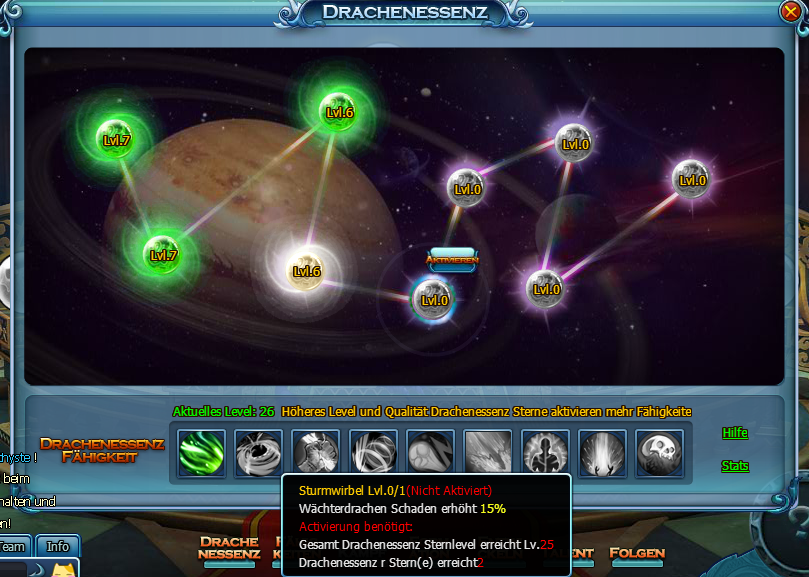Open the Team chat tab
This screenshot has width=809, height=577.
pyautogui.click(x=13, y=546)
